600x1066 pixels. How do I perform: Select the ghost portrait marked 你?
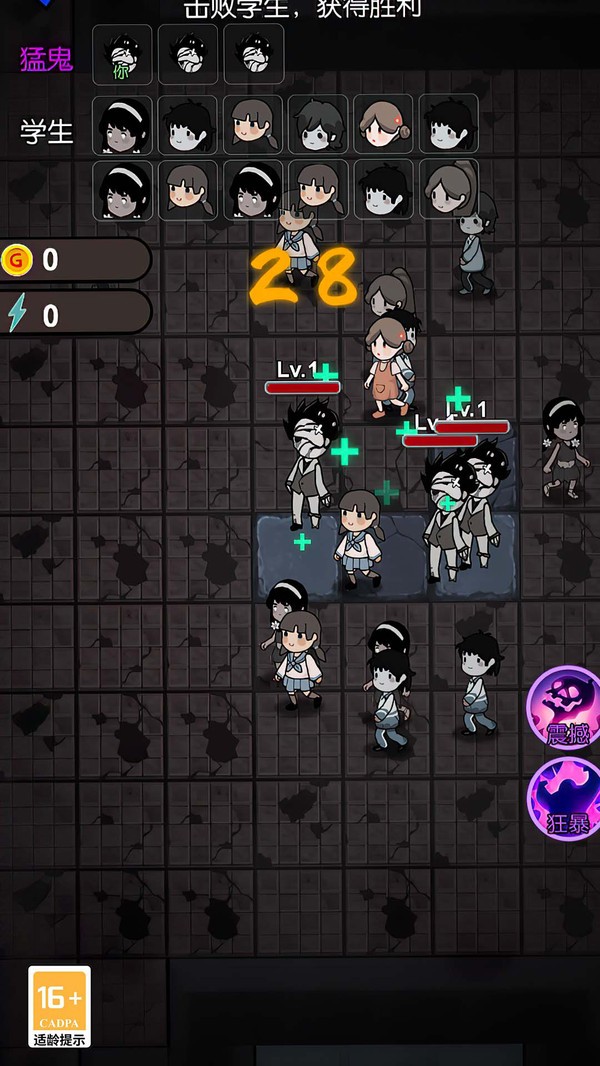coord(122,55)
